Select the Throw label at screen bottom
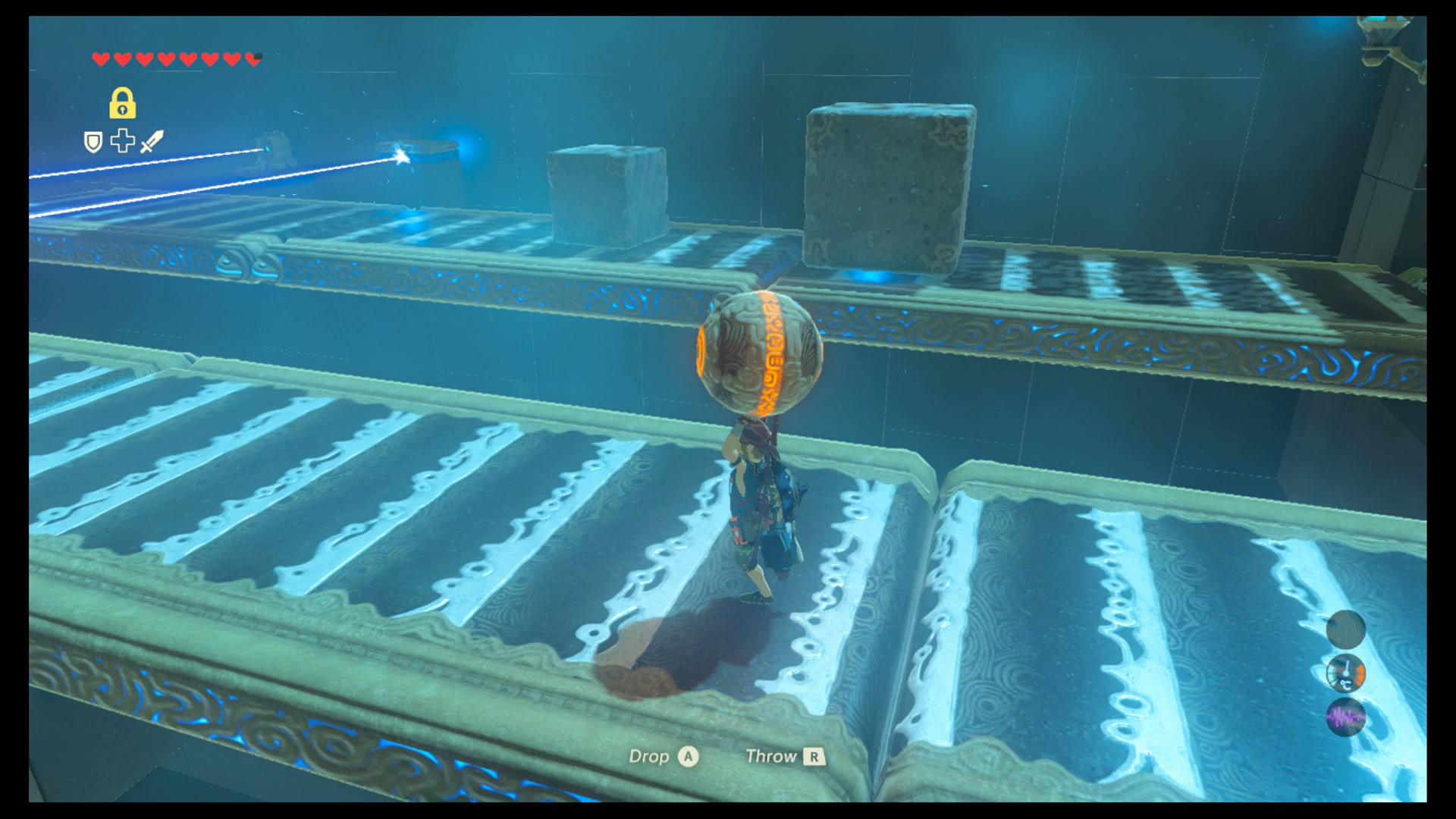Image resolution: width=1456 pixels, height=819 pixels. [x=773, y=756]
